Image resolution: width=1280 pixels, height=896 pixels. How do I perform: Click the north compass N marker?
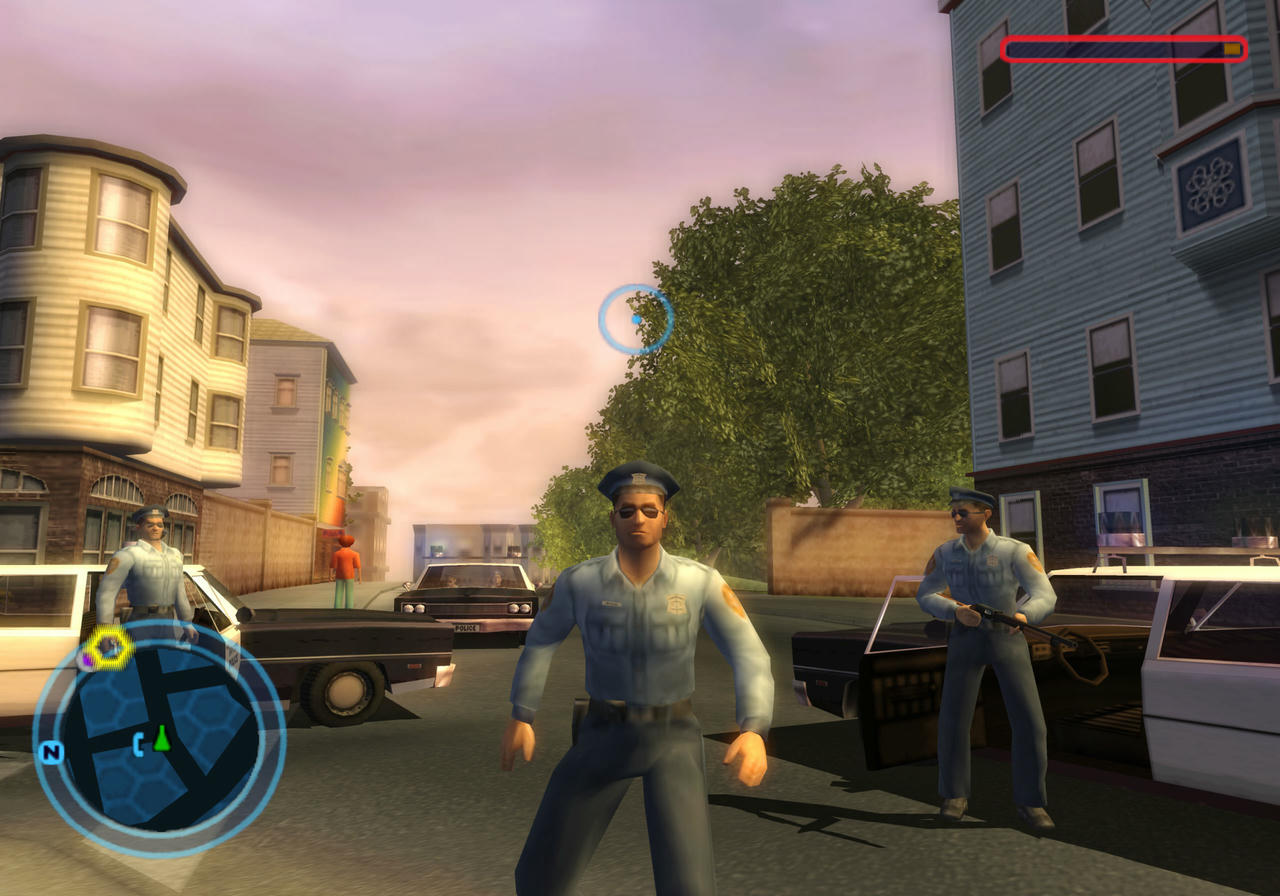[49, 752]
